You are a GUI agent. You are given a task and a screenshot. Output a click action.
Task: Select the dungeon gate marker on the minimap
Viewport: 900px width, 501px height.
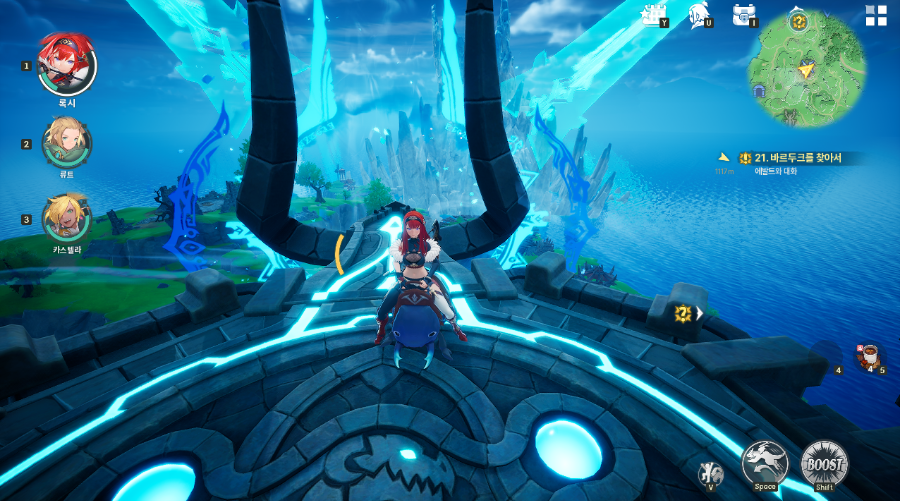click(x=759, y=91)
